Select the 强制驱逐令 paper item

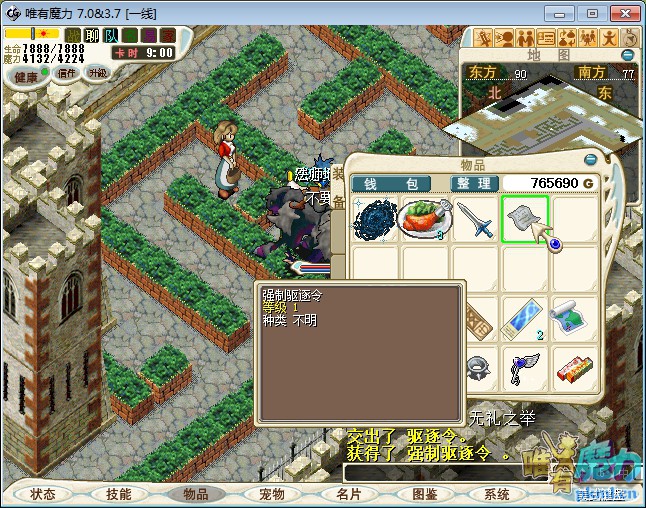525,219
